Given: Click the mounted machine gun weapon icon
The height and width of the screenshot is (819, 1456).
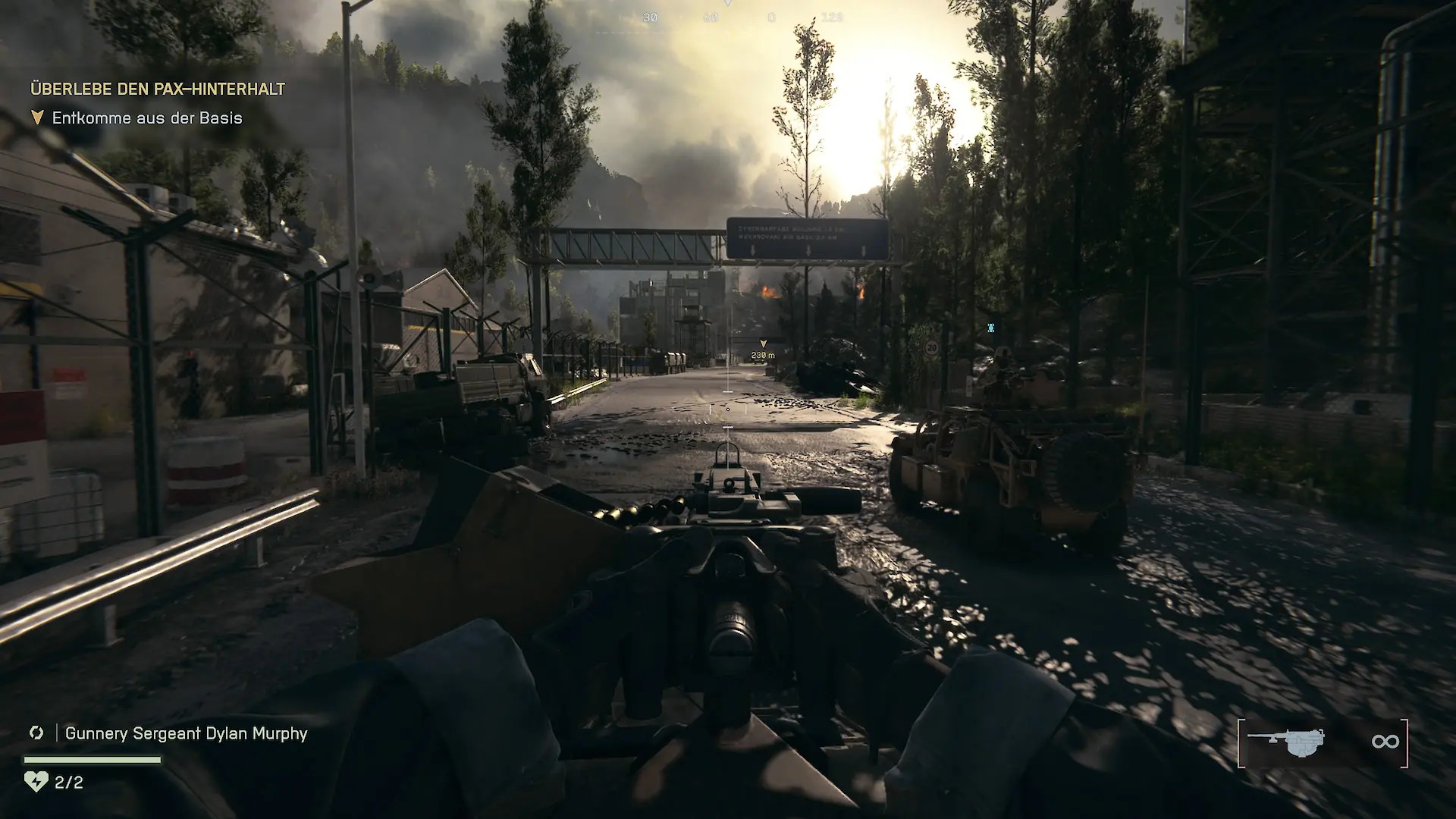Looking at the screenshot, I should (1287, 742).
